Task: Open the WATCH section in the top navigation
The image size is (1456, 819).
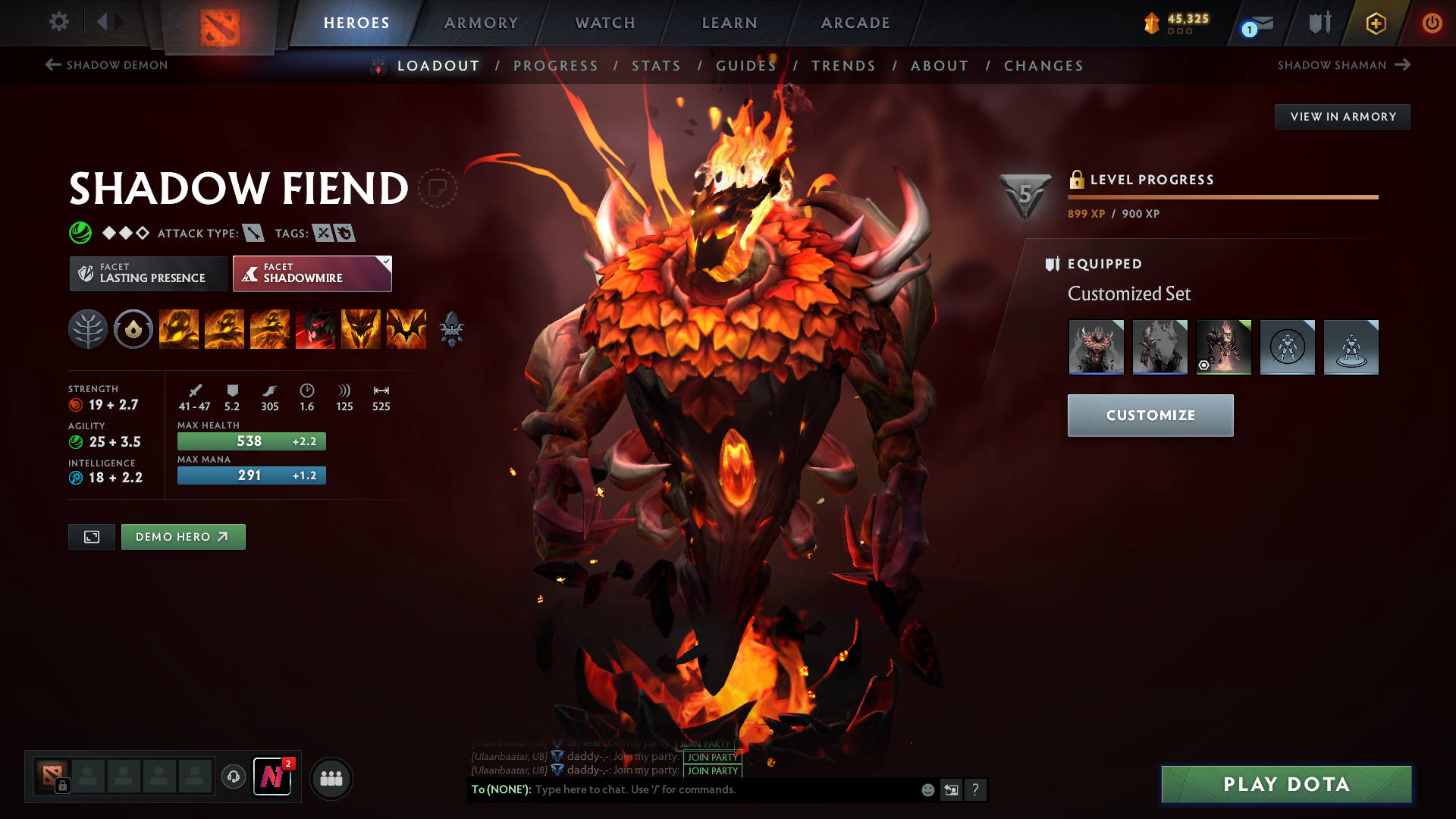Action: (x=604, y=23)
